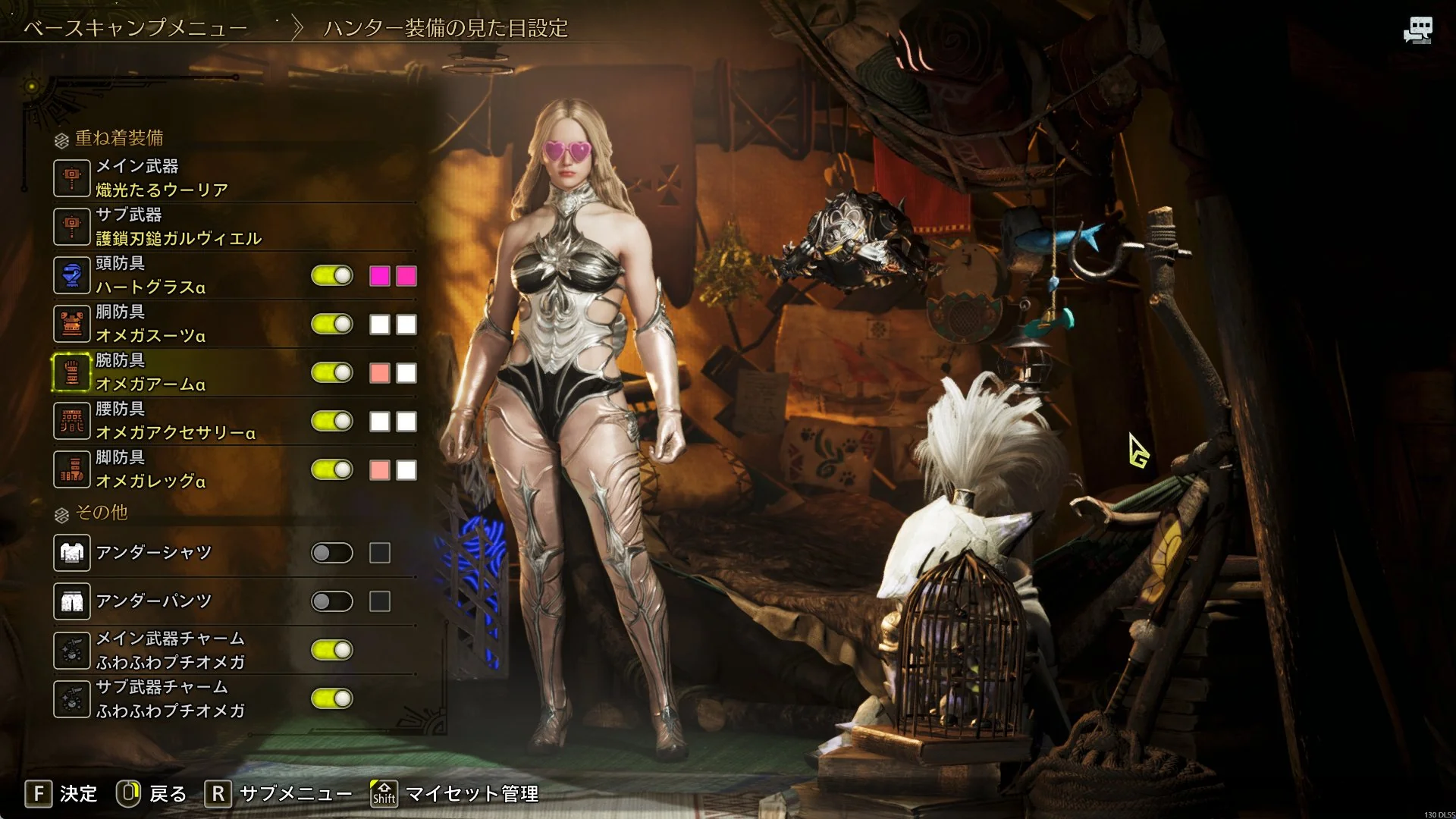
Task: Open the chat icon in top-right corner
Action: tap(1417, 30)
